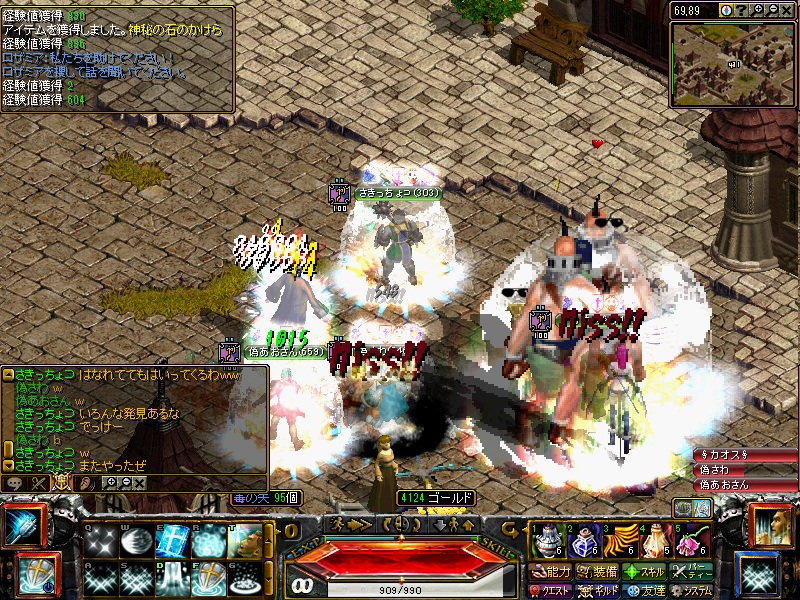Select the cross shield skill on hotkey F

[208, 577]
